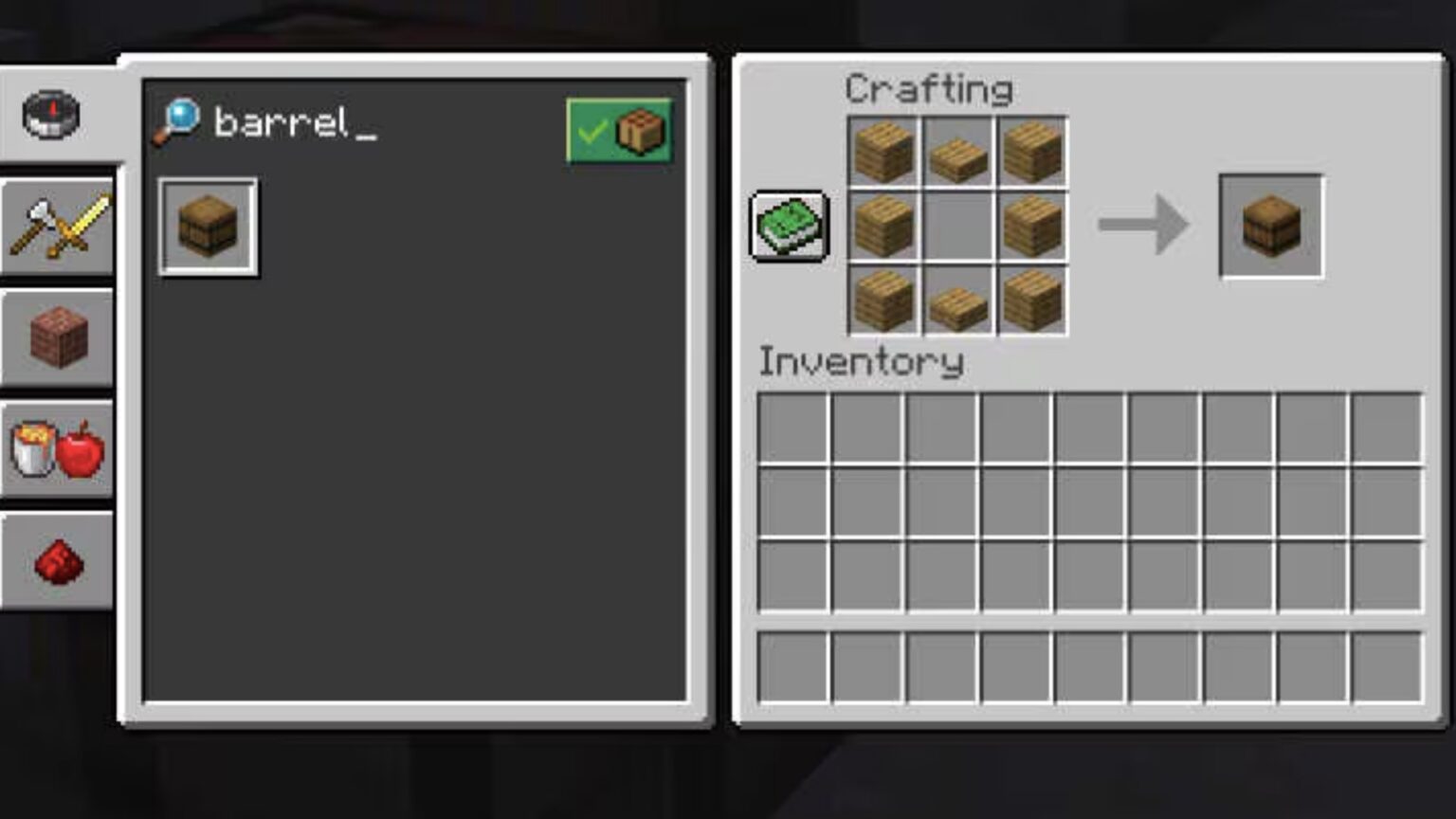
Task: Click the magnifying glass search icon
Action: point(180,119)
